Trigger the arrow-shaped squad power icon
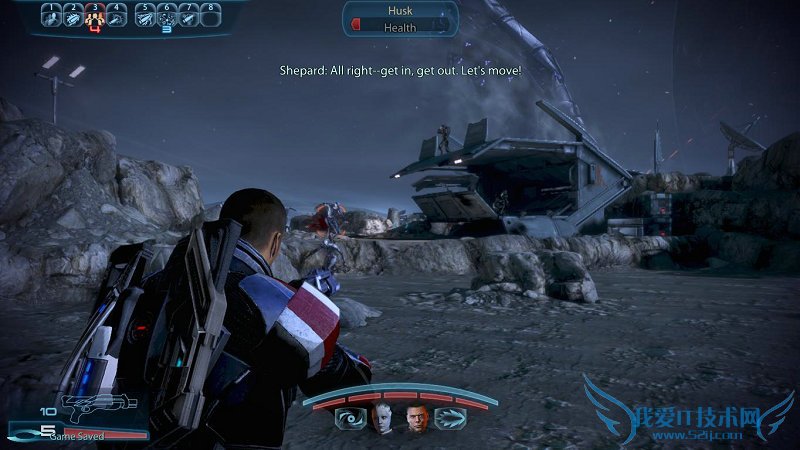This screenshot has width=800, height=450. pos(448,419)
